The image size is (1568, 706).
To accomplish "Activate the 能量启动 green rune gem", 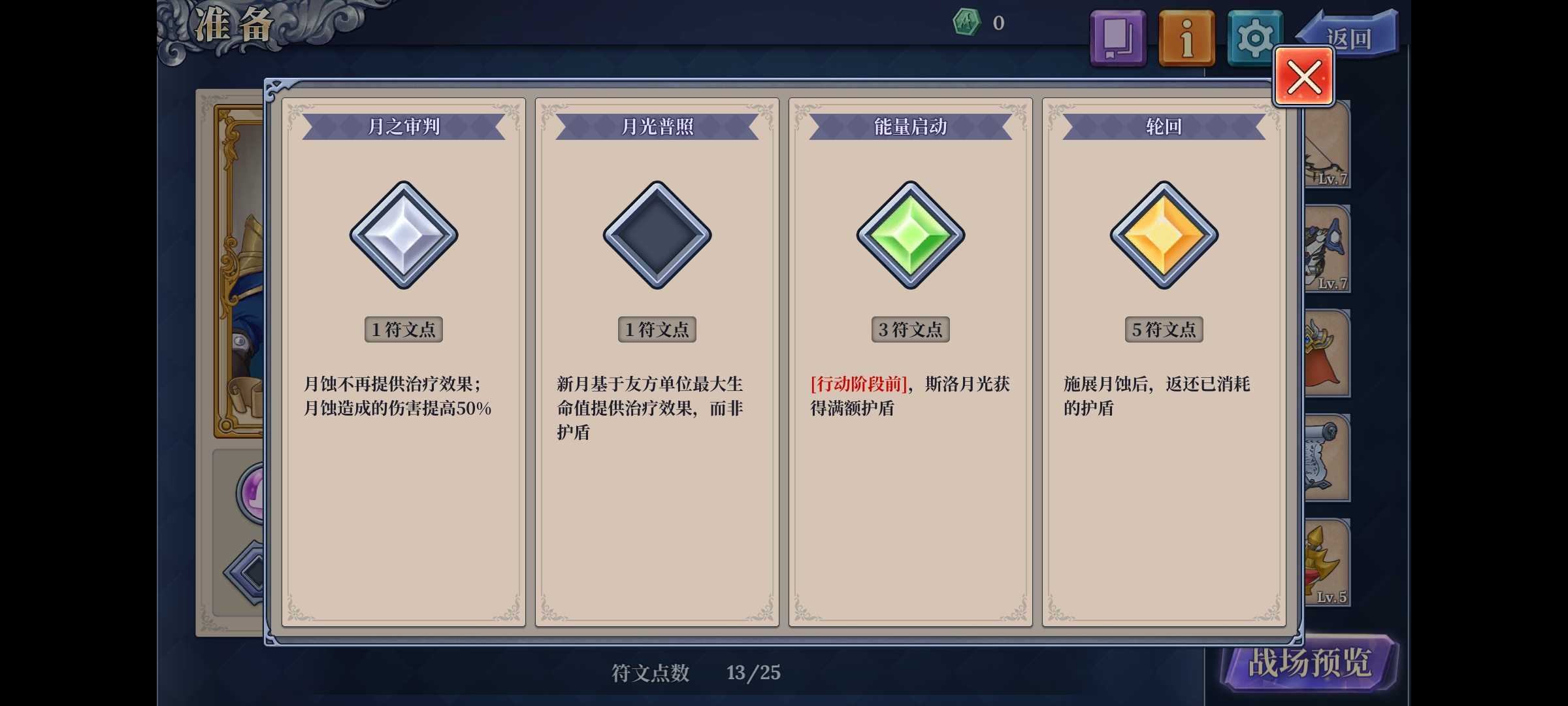I will tap(909, 237).
